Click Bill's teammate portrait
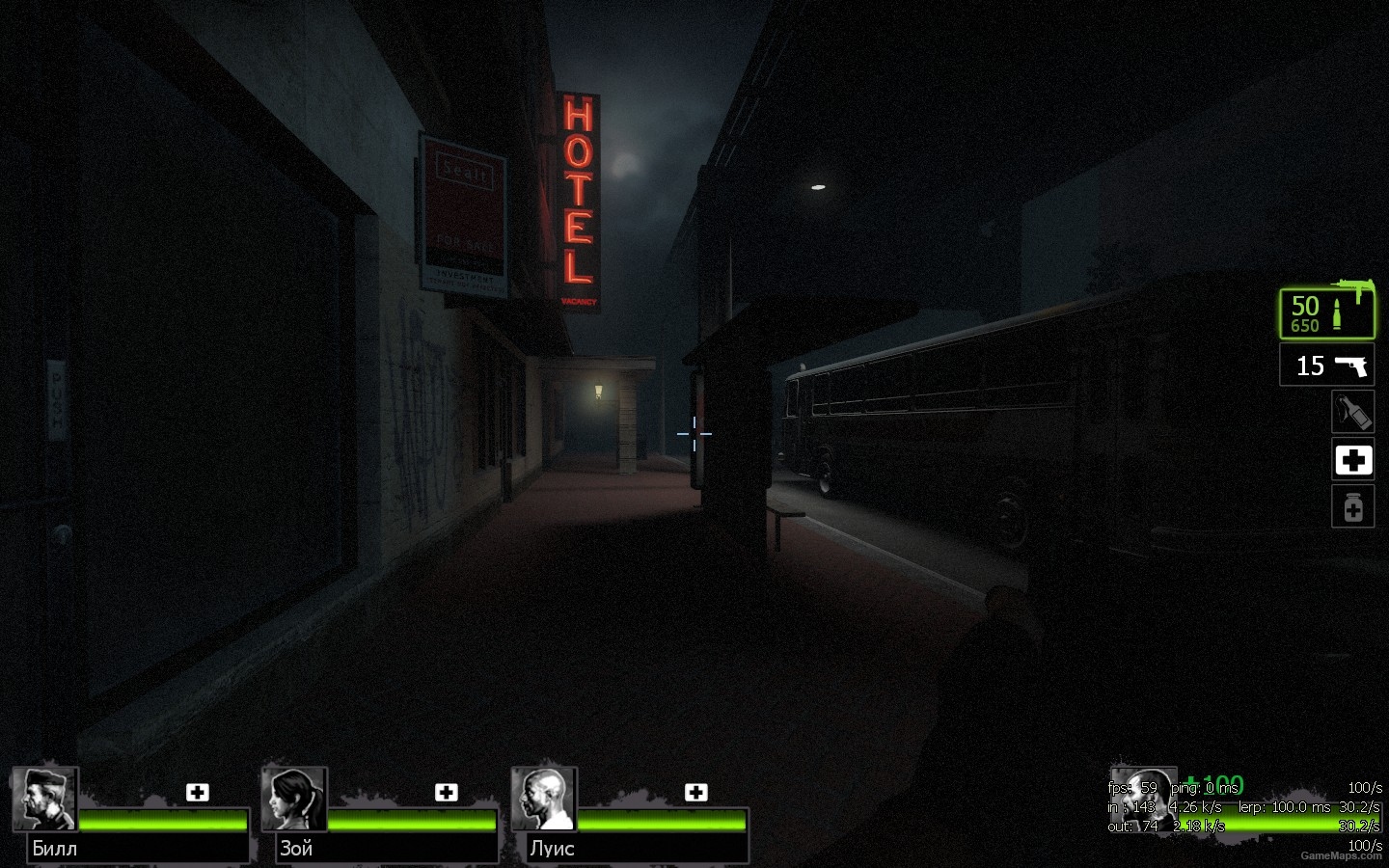The height and width of the screenshot is (868, 1389). 45,800
